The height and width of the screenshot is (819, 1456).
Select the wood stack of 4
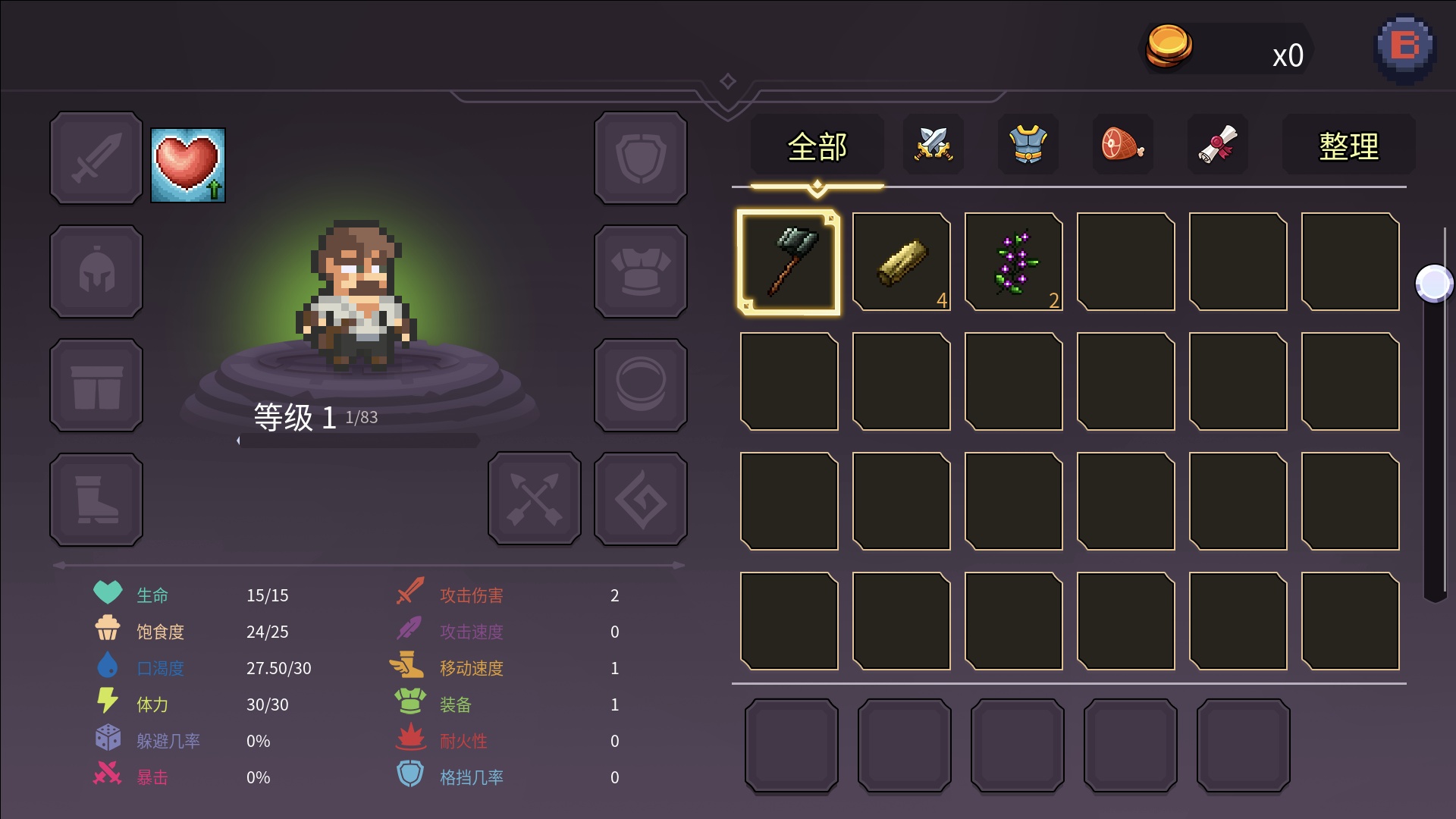tap(901, 262)
